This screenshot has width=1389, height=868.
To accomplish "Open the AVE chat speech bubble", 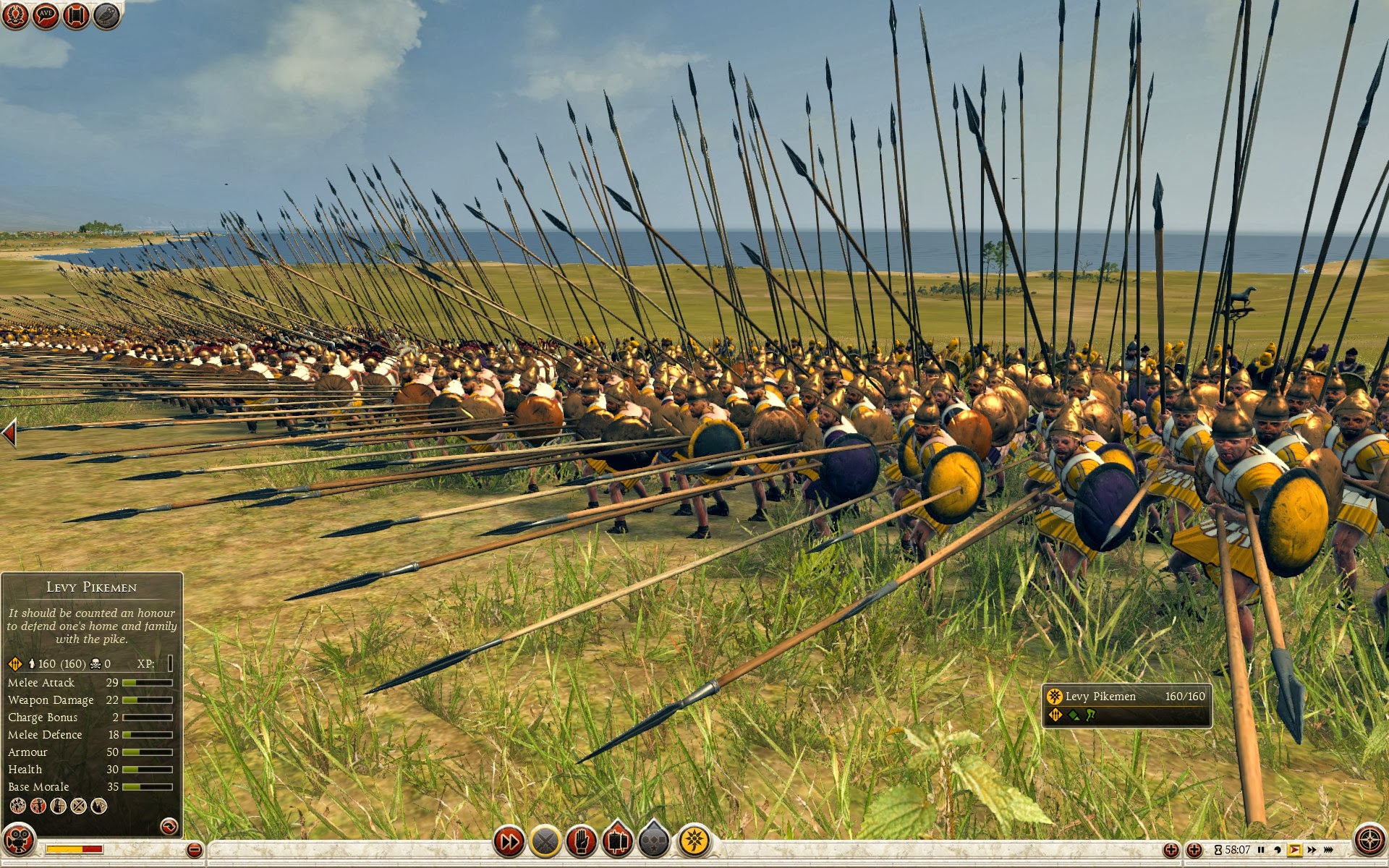I will 46,16.
